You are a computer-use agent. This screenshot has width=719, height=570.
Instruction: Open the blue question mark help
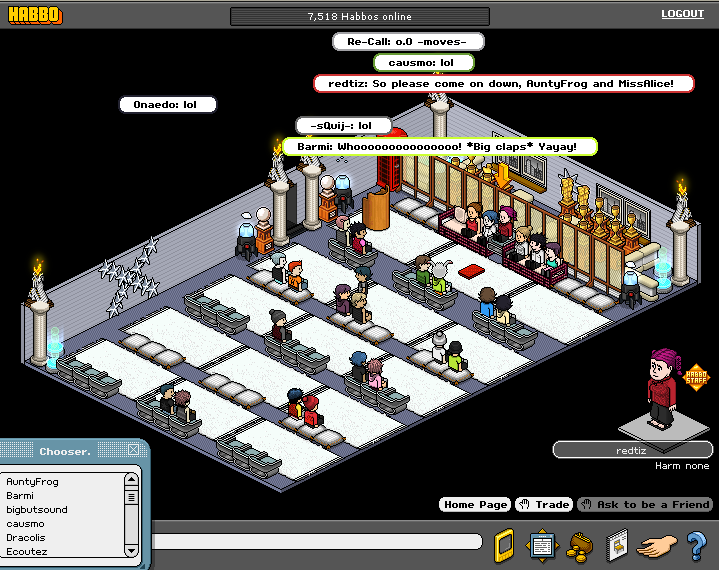tap(697, 545)
